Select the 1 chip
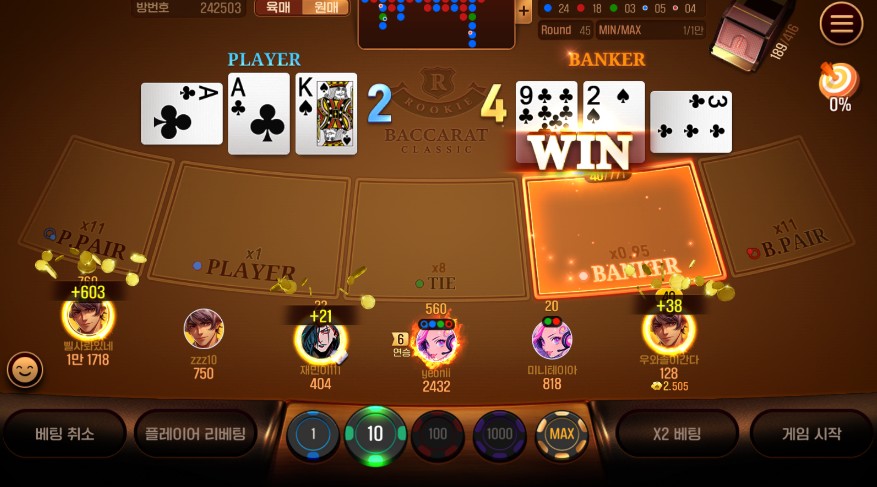 (313, 435)
